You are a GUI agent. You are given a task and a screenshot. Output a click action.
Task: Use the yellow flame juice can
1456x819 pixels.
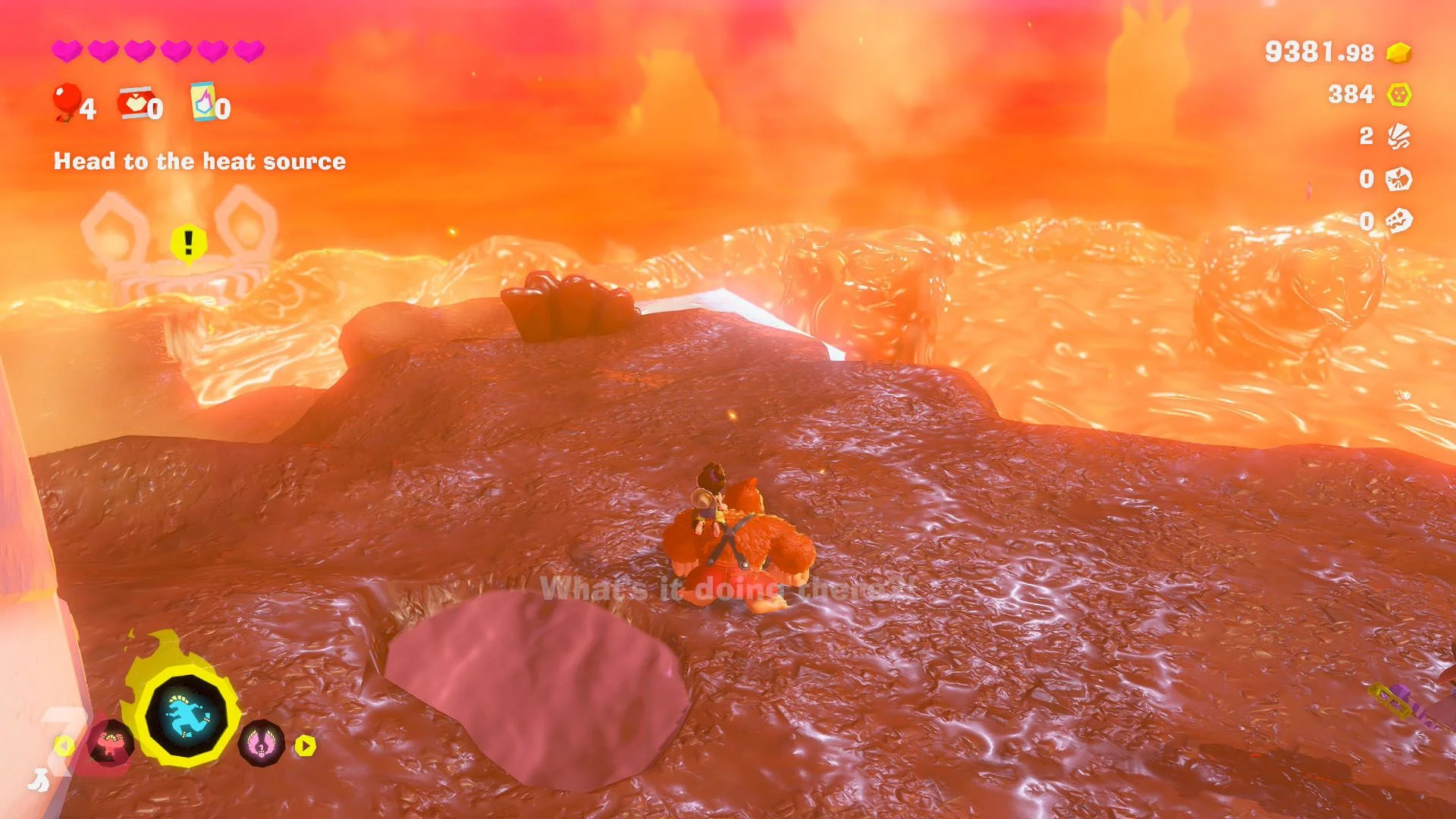coord(203,102)
